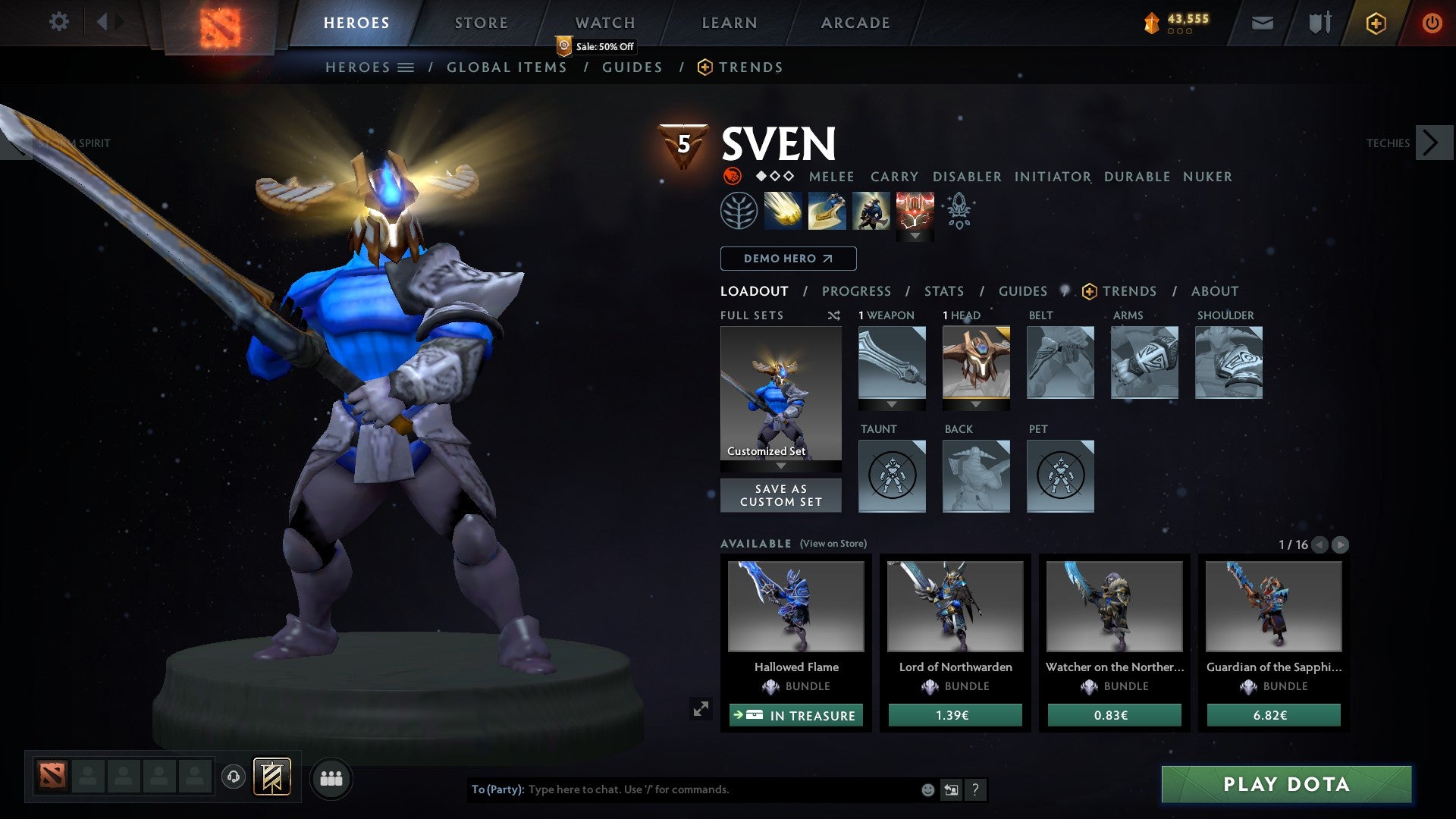The image size is (1456, 819).
Task: Toggle the shuffle icon beside FULL SETS
Action: 834,315
